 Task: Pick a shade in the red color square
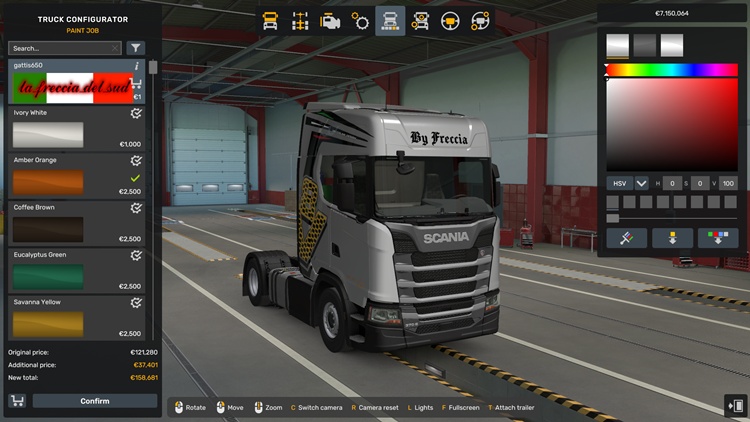(671, 124)
